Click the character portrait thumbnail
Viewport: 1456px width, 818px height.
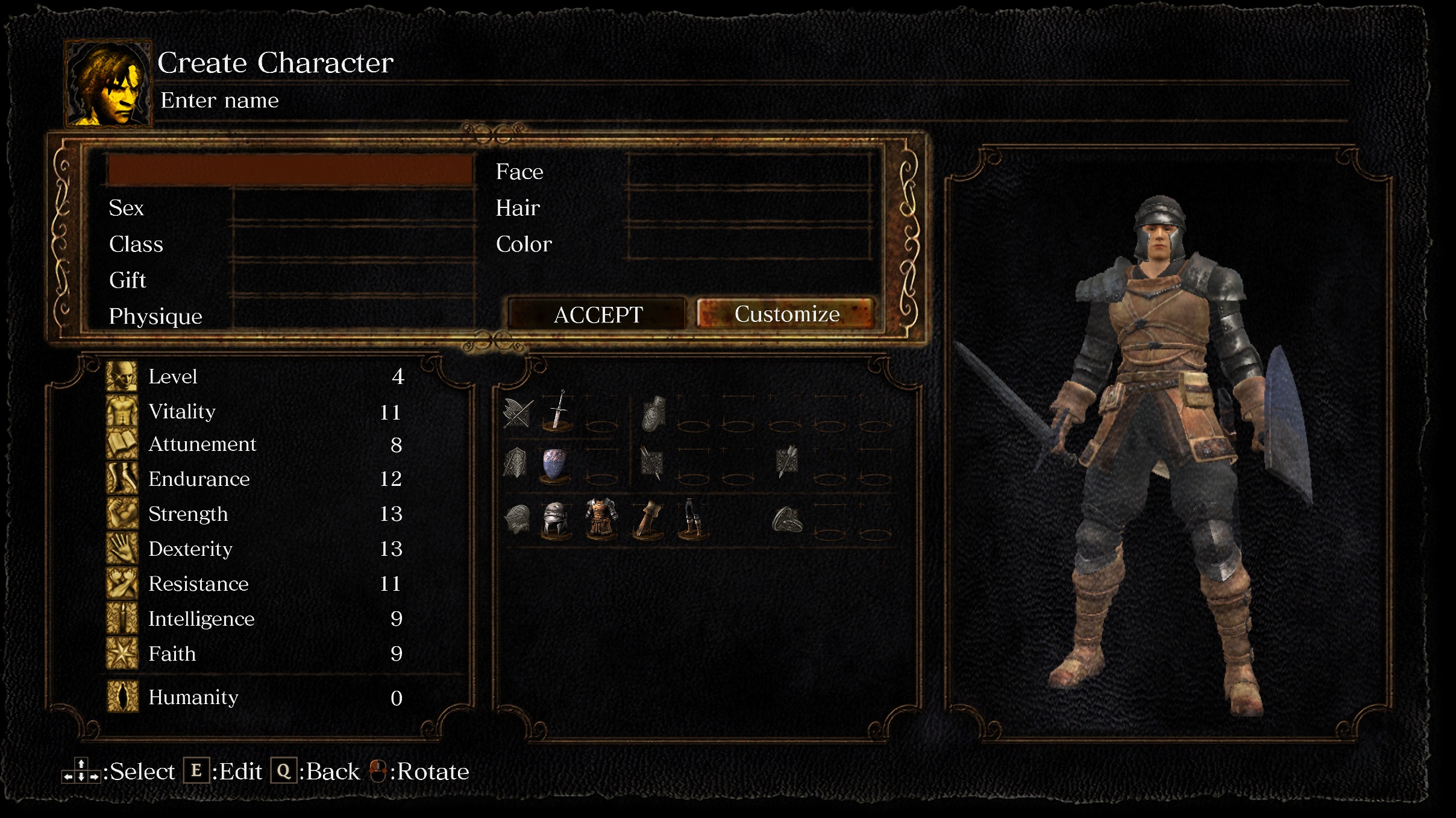pyautogui.click(x=108, y=83)
